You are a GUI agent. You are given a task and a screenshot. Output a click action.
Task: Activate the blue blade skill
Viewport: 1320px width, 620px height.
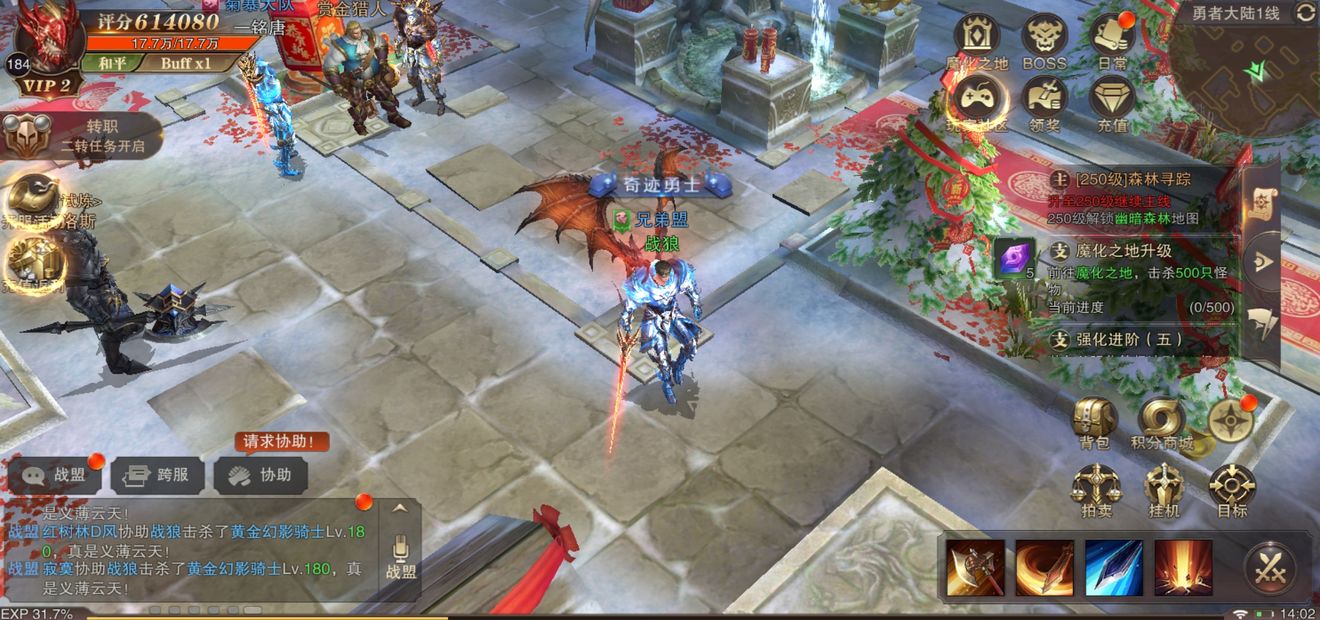[1114, 568]
